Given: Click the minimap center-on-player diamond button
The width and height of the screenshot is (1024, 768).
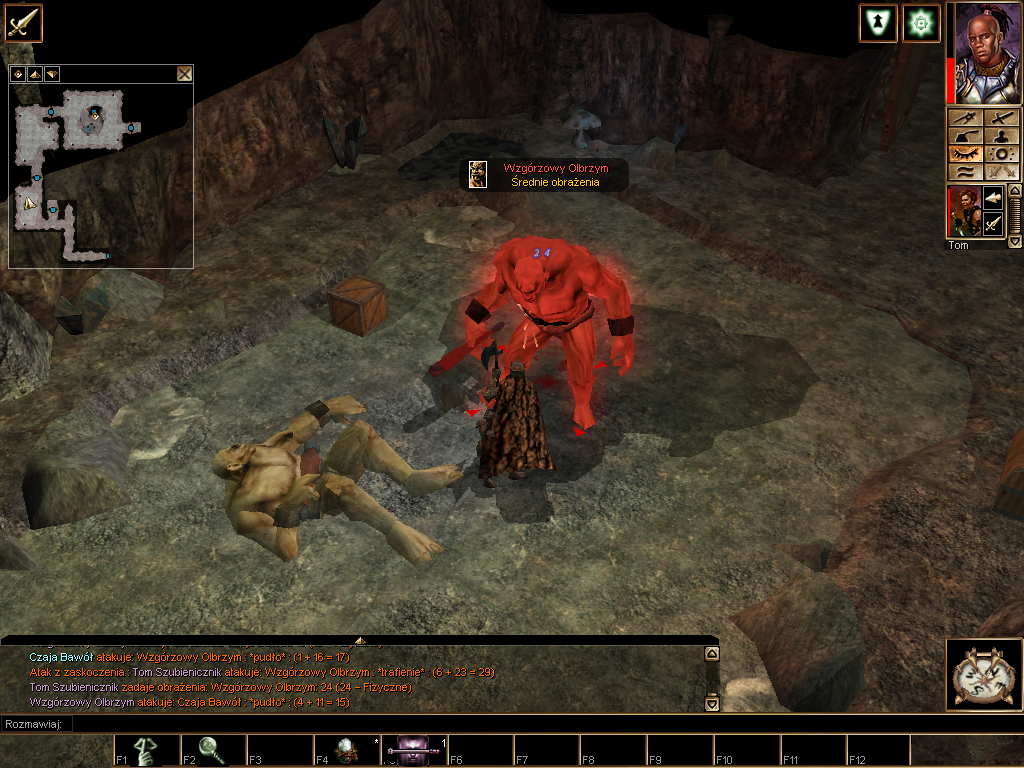Looking at the screenshot, I should click(x=18, y=73).
